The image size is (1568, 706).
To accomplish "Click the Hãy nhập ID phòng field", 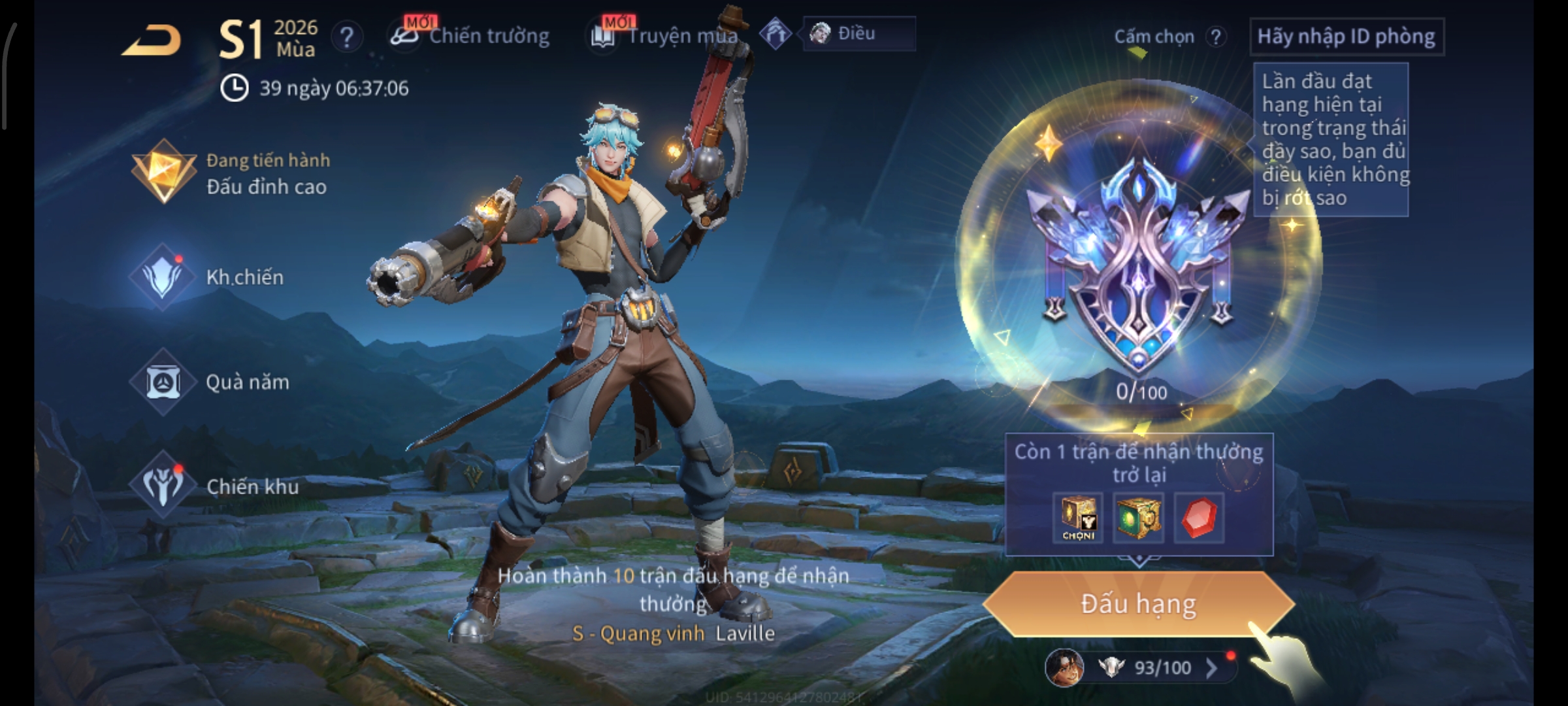I will [1346, 37].
